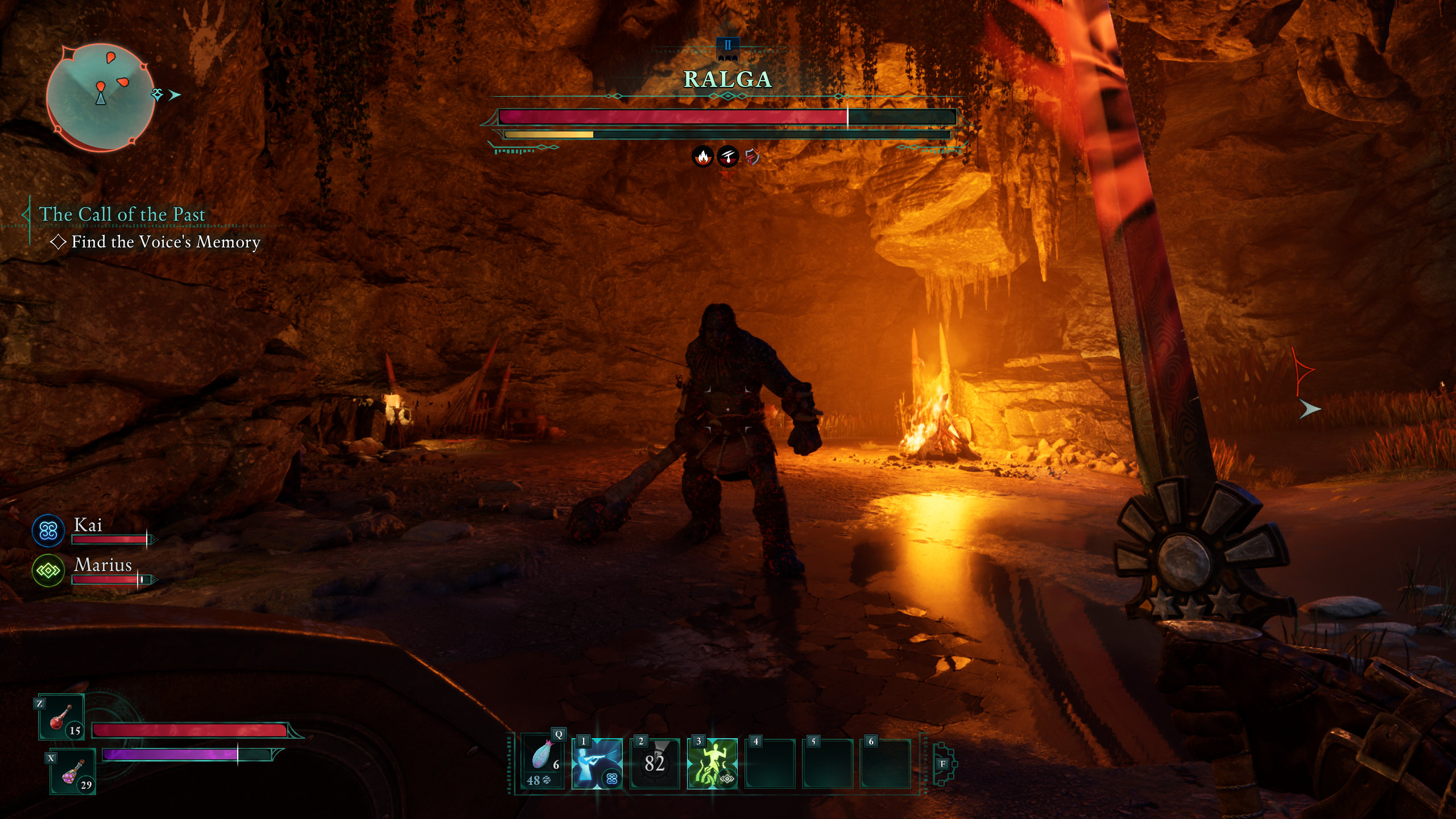Viewport: 1456px width, 819px height.
Task: Click the ability slot on cooldown showing 82
Action: click(655, 763)
